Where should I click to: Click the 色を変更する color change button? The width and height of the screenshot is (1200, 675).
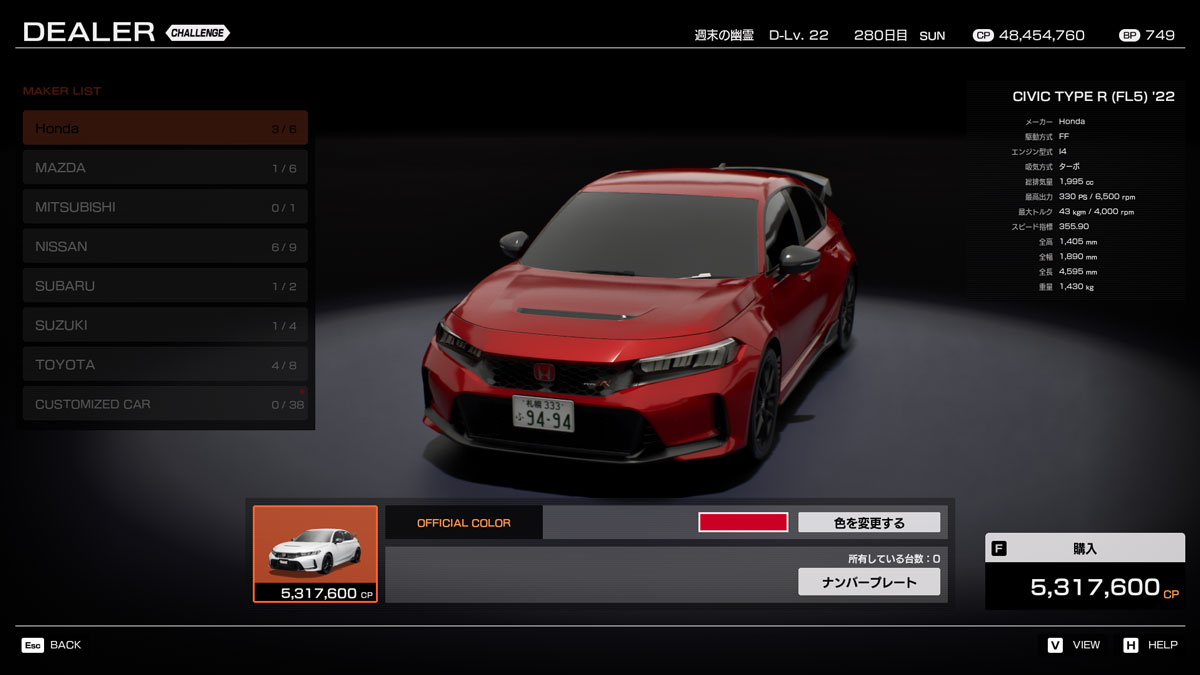[869, 522]
